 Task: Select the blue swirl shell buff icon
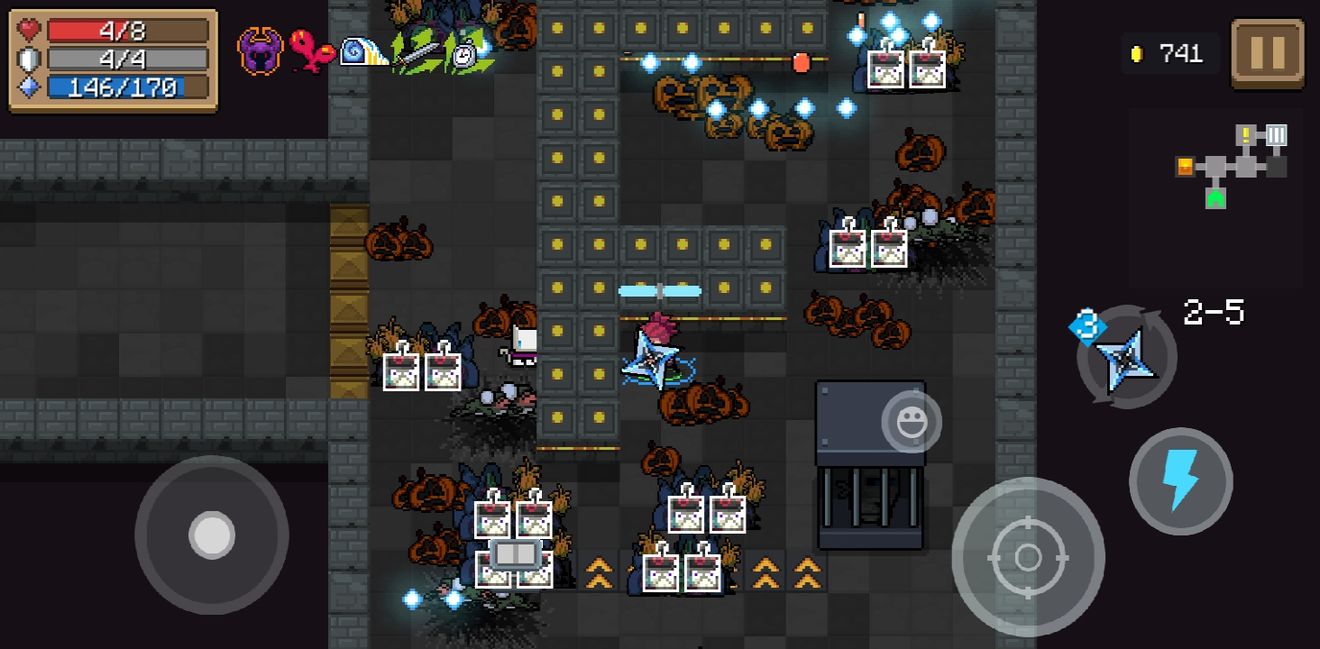coord(362,52)
